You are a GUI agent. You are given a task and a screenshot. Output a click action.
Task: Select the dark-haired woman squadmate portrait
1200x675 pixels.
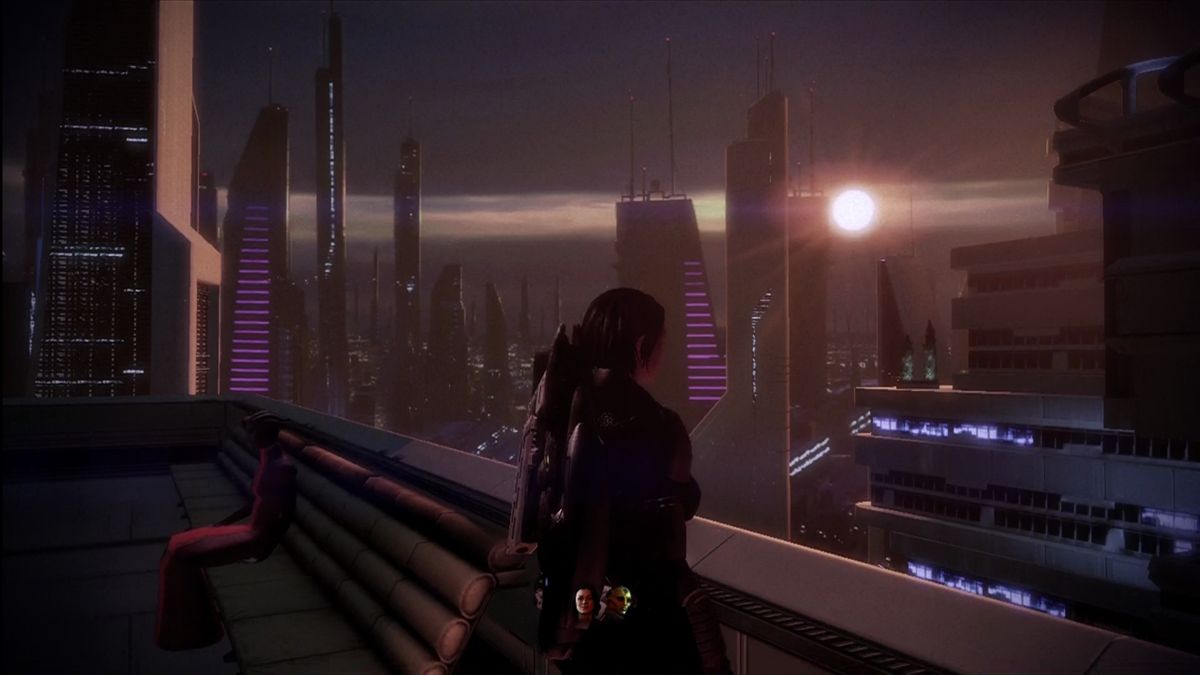584,601
